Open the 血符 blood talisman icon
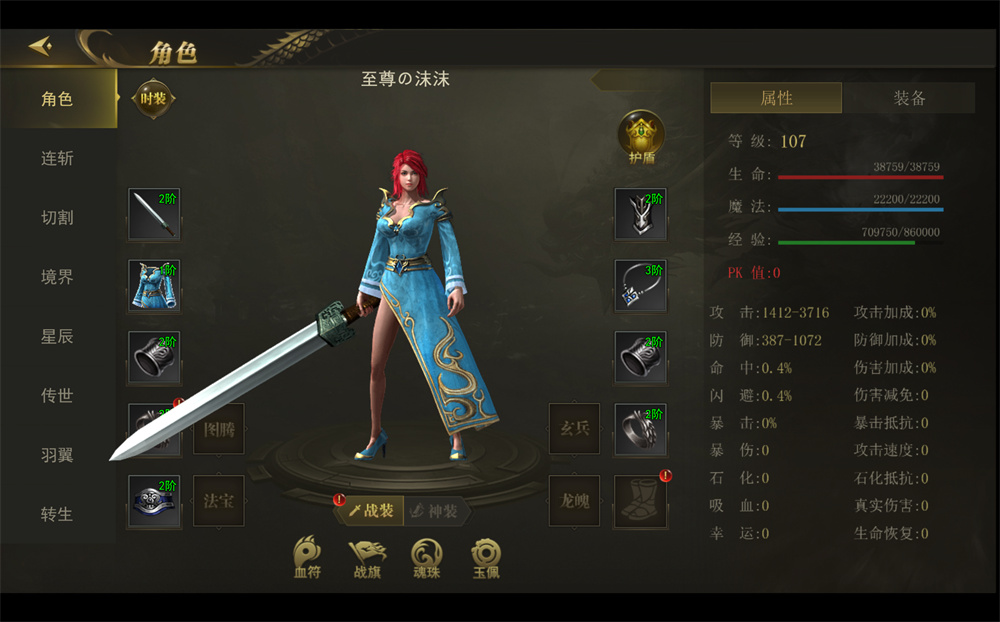This screenshot has height=622, width=1000. (x=307, y=557)
